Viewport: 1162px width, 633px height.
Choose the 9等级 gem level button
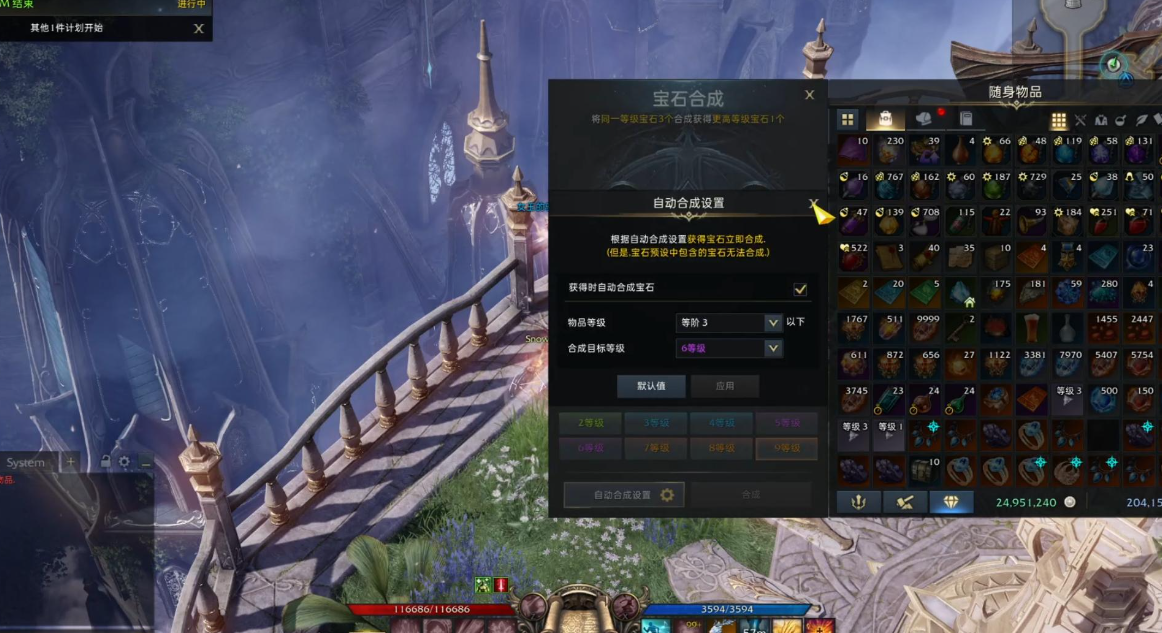click(786, 448)
